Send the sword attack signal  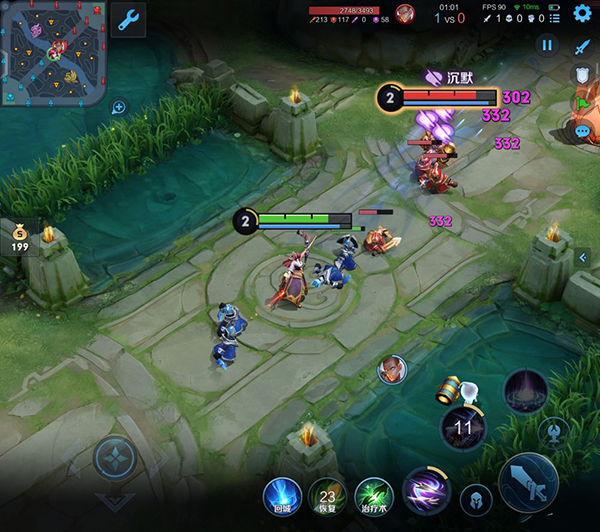[x=582, y=46]
